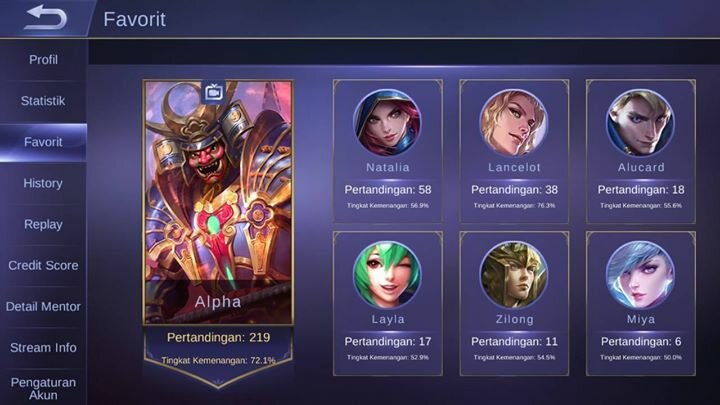Select the Miya hero card
Screen dimensions: 720x405
pos(640,302)
